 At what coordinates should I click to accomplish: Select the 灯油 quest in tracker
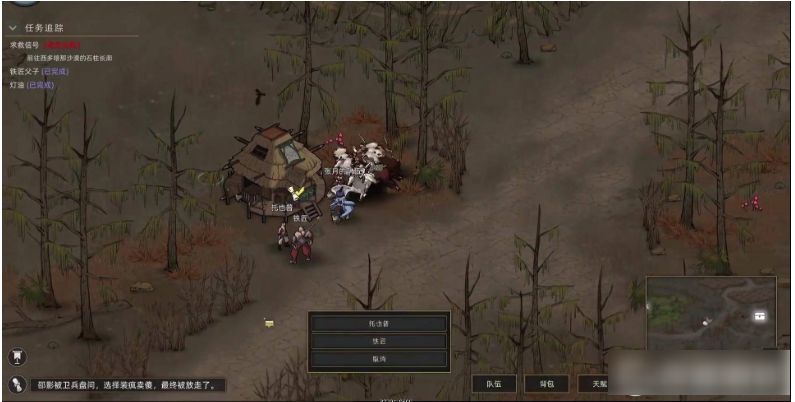[x=18, y=85]
